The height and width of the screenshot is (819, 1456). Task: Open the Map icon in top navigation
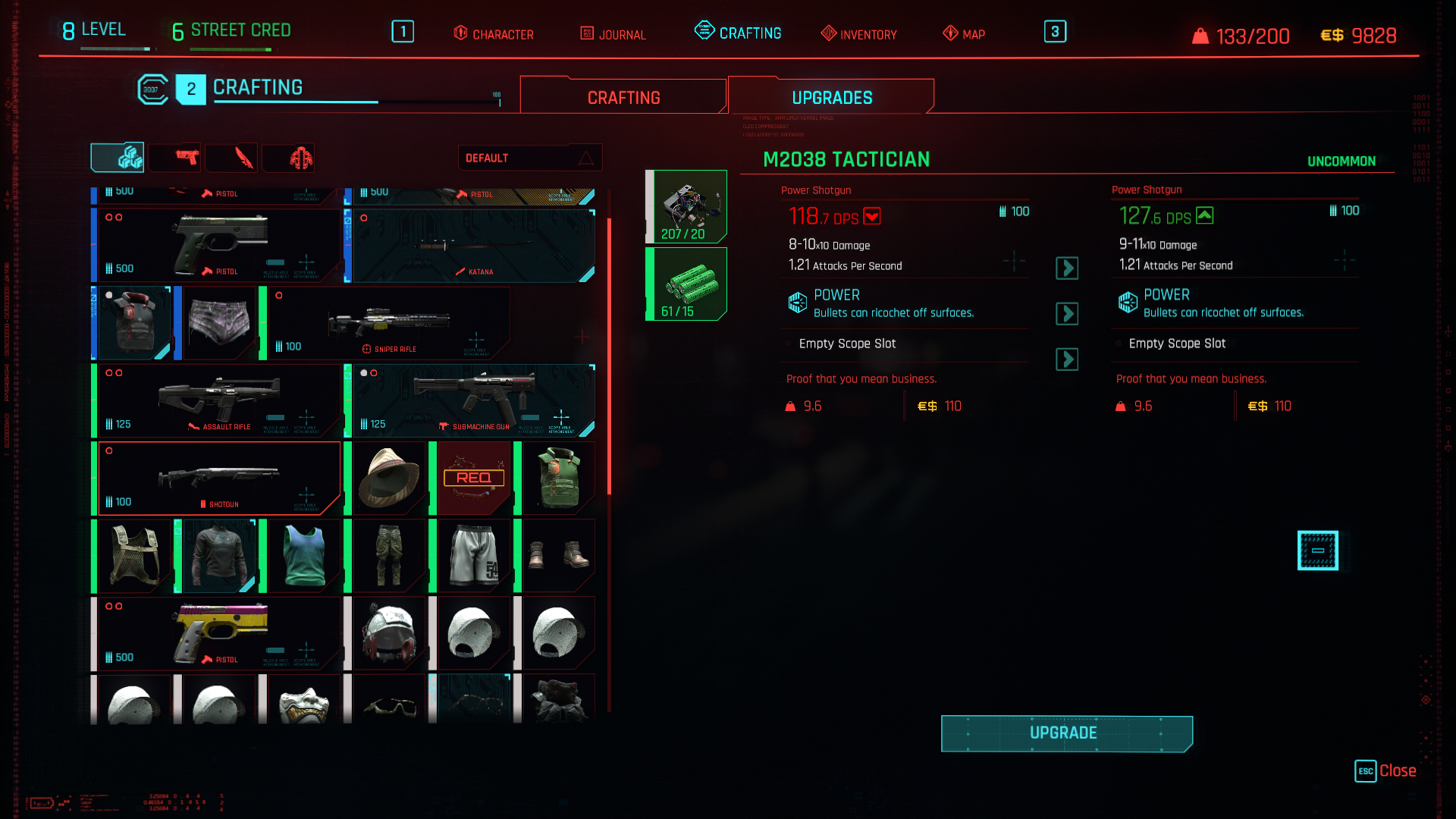pyautogui.click(x=949, y=34)
